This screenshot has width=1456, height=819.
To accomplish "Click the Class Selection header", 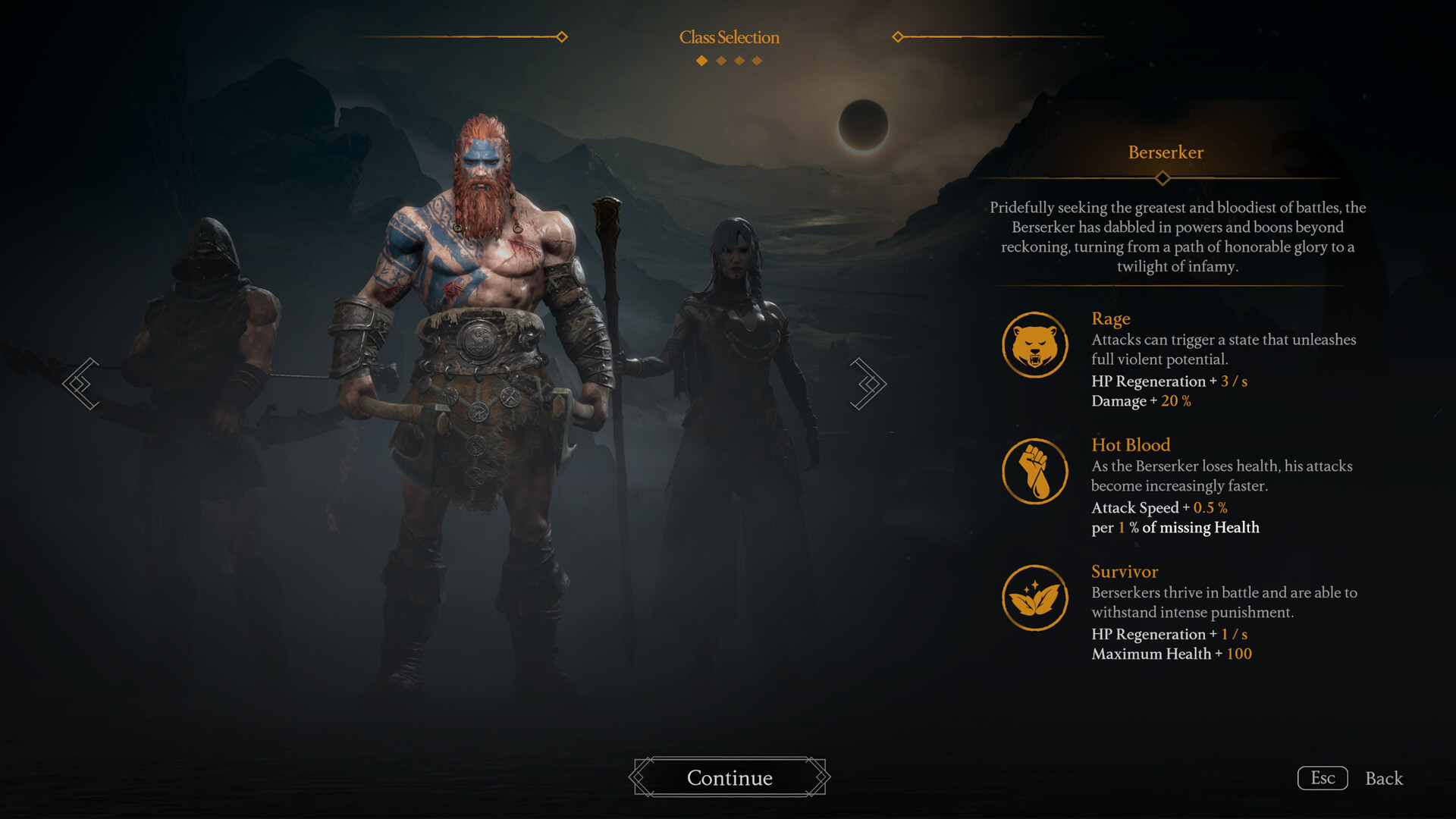I will tap(729, 37).
